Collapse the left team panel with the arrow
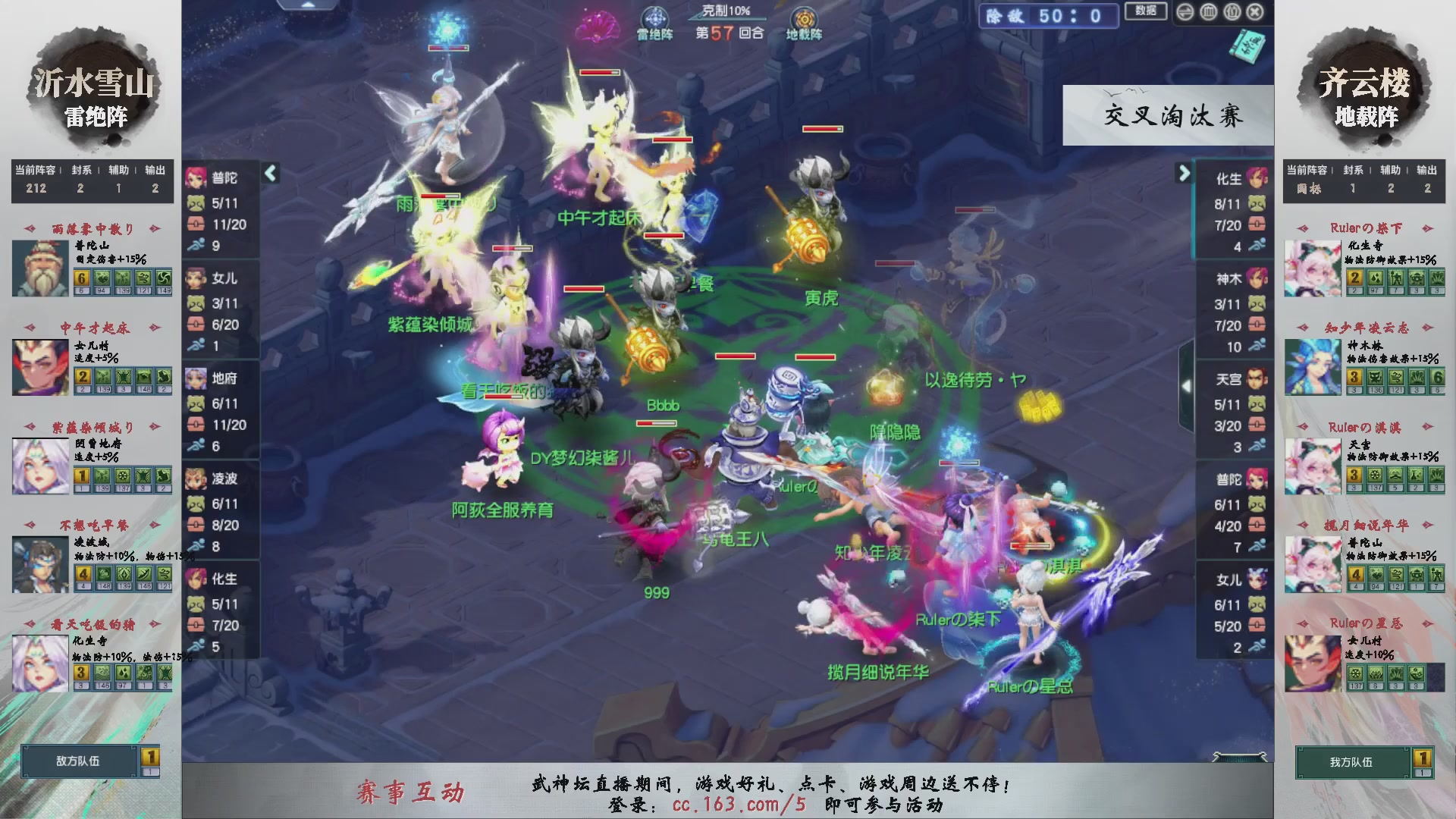Image resolution: width=1456 pixels, height=819 pixels. pyautogui.click(x=271, y=174)
